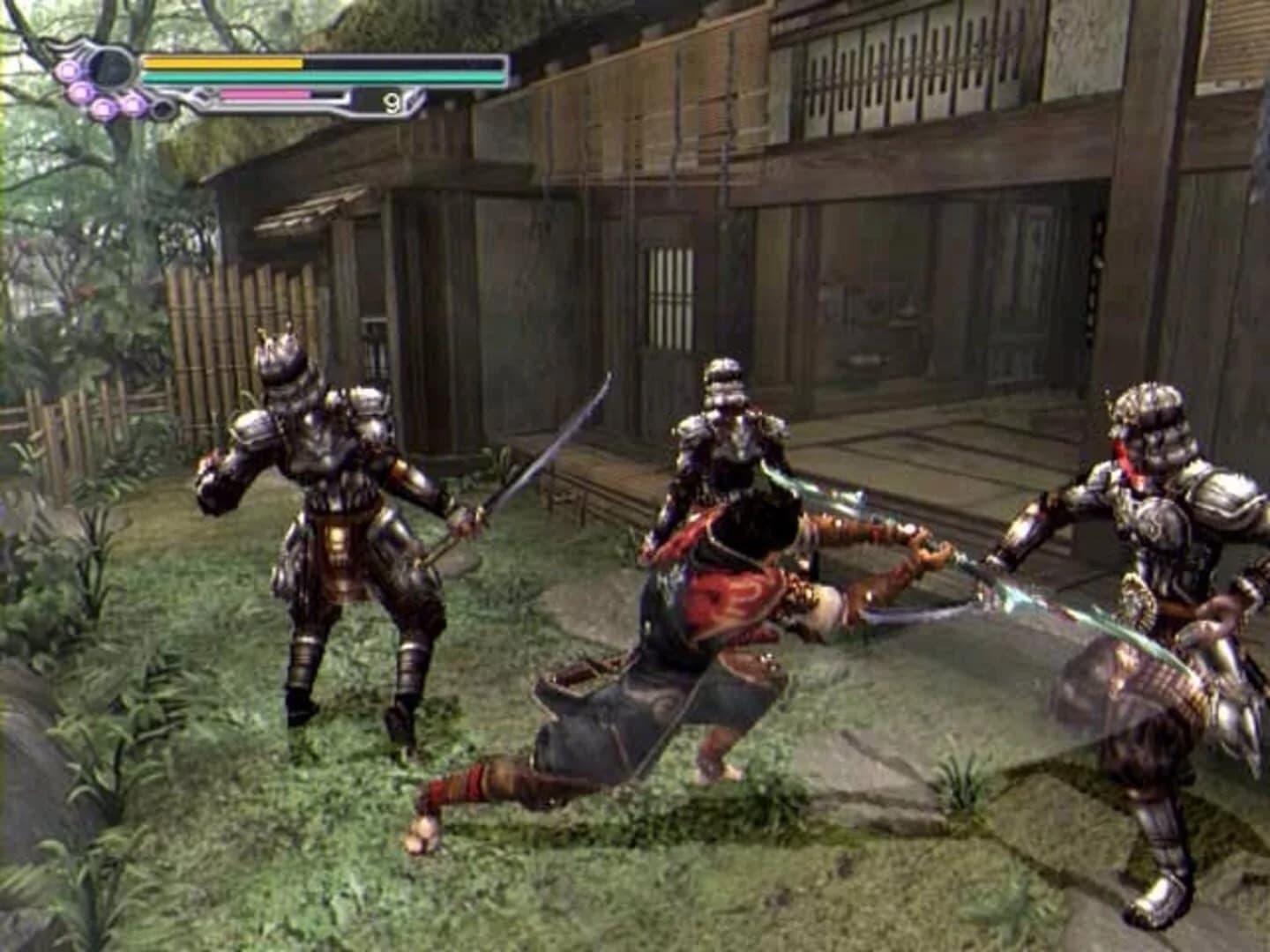The width and height of the screenshot is (1270, 952).
Task: Click the small dark circular gem below the gauges
Action: 162,109
